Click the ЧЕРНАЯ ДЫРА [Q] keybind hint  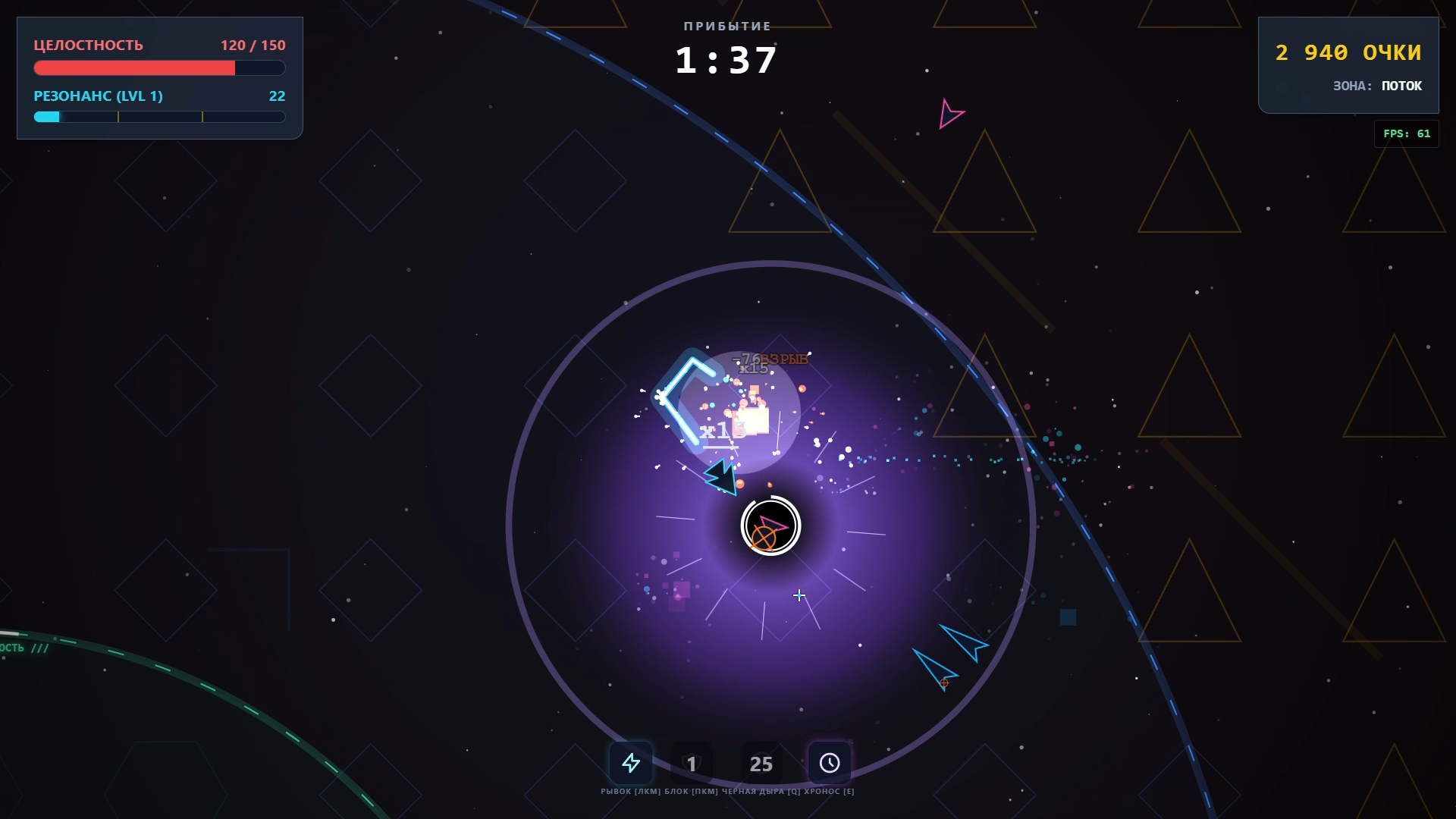point(758,791)
